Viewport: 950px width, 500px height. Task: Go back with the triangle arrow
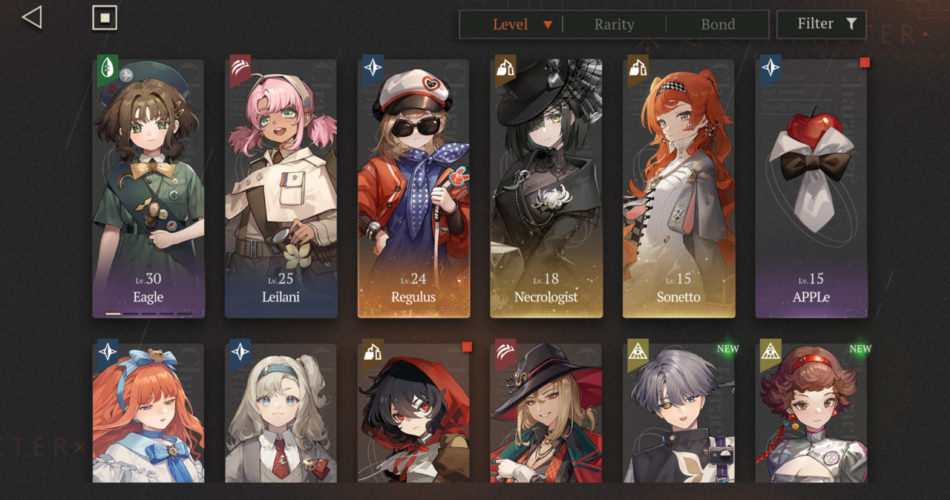point(33,17)
